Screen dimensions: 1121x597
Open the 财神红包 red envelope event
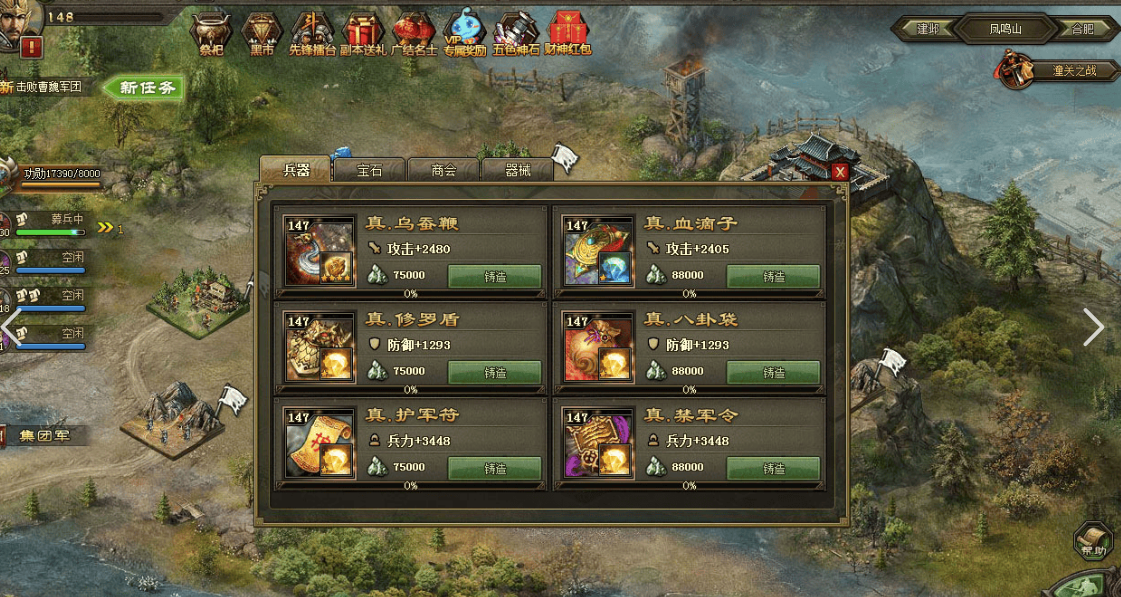pos(567,34)
